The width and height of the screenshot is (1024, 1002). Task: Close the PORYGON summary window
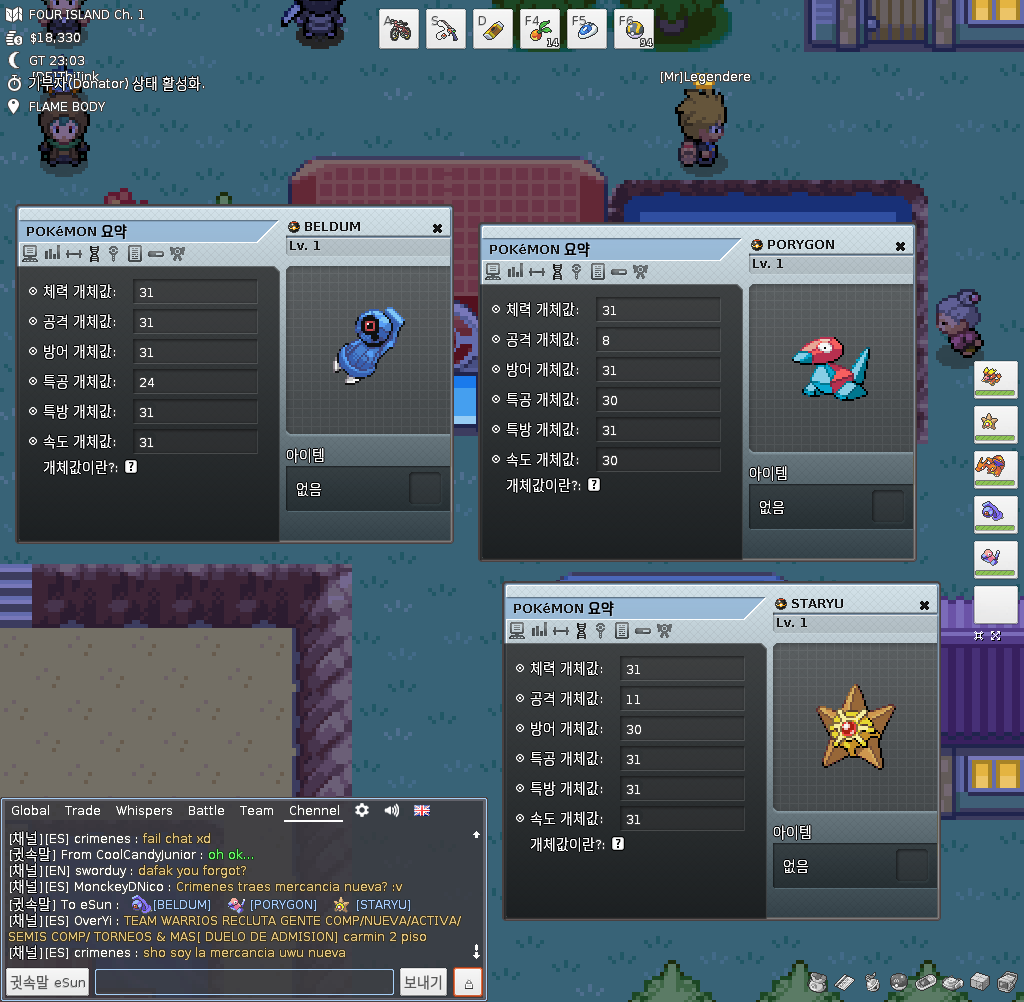coord(900,246)
